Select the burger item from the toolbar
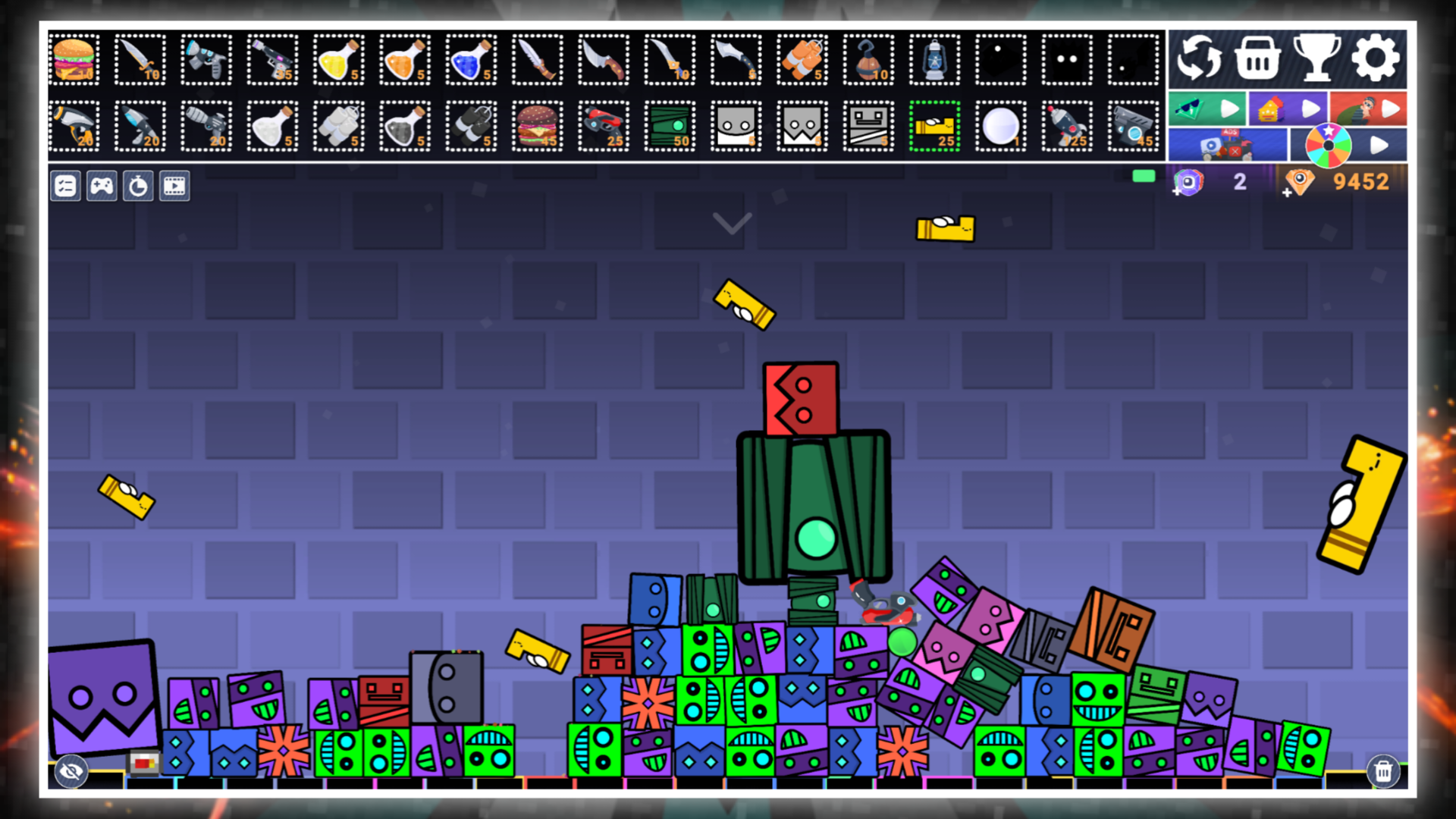This screenshot has height=819, width=1456. (74, 61)
